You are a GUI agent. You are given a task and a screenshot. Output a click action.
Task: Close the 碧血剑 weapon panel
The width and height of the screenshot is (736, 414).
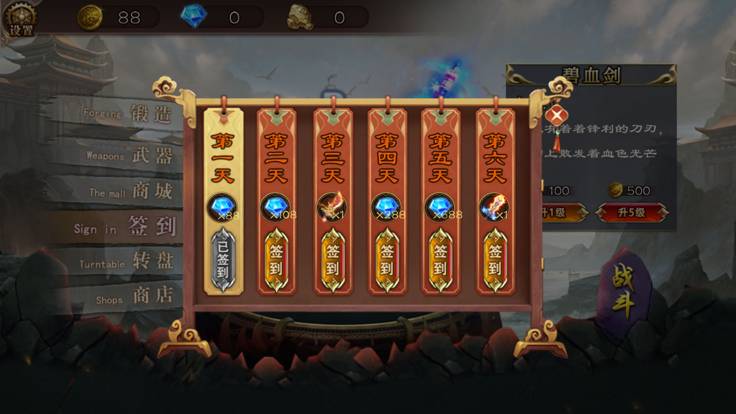554,116
